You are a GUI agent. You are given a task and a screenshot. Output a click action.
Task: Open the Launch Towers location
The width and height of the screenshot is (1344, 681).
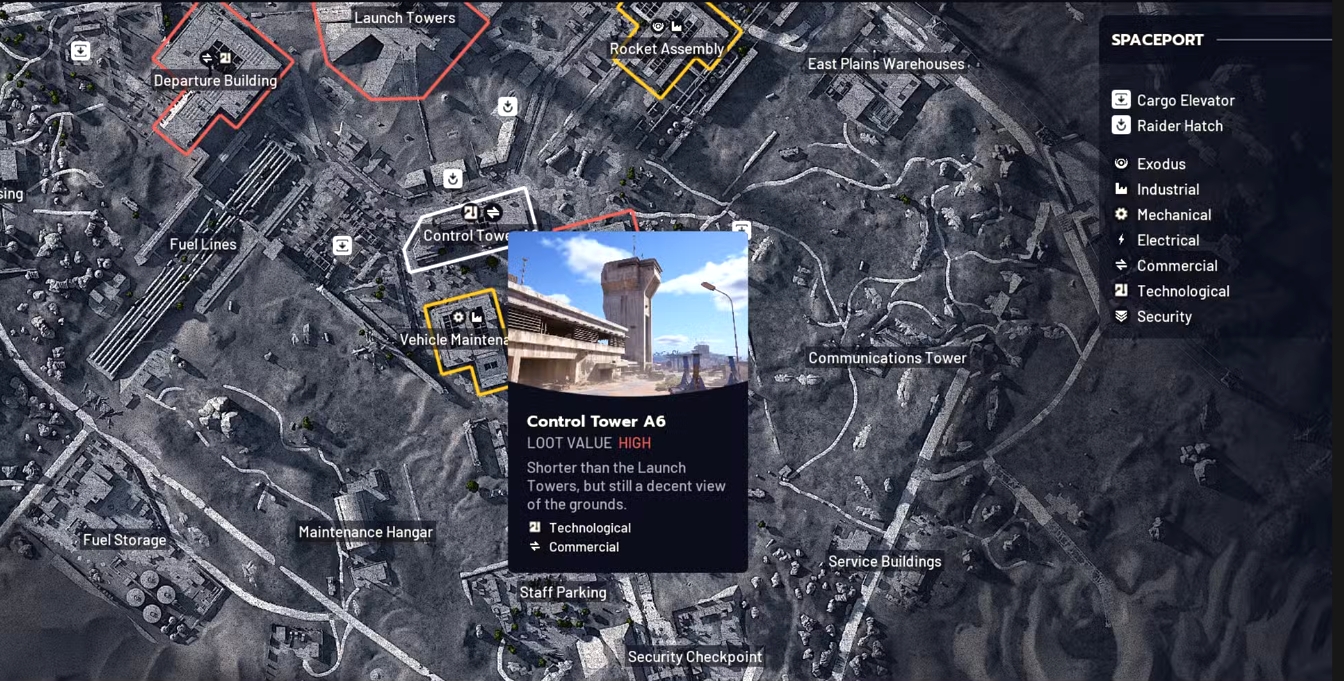pyautogui.click(x=404, y=18)
